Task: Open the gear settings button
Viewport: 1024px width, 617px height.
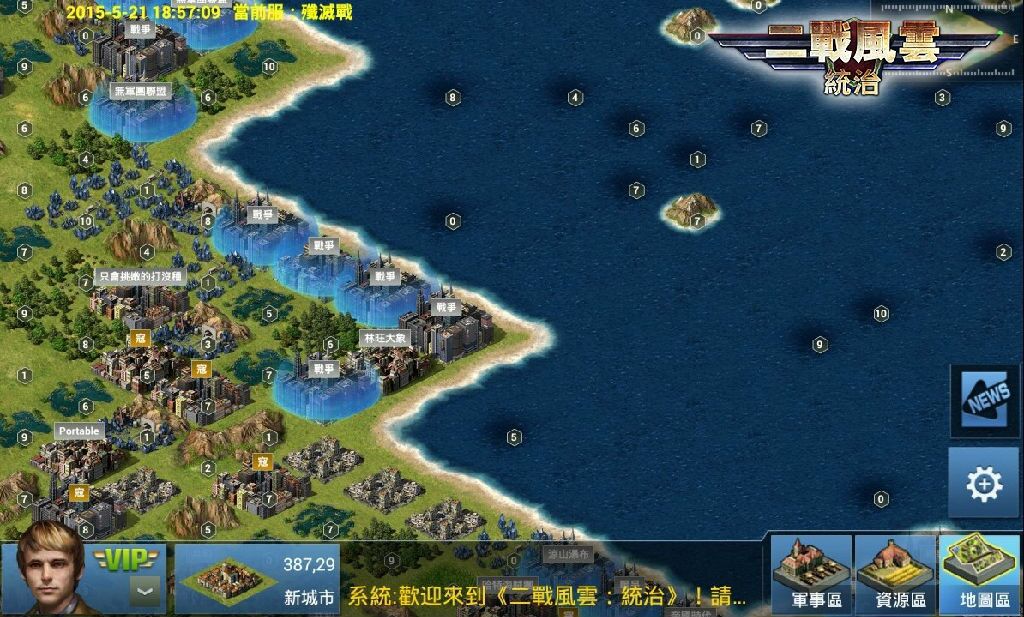Action: point(983,484)
